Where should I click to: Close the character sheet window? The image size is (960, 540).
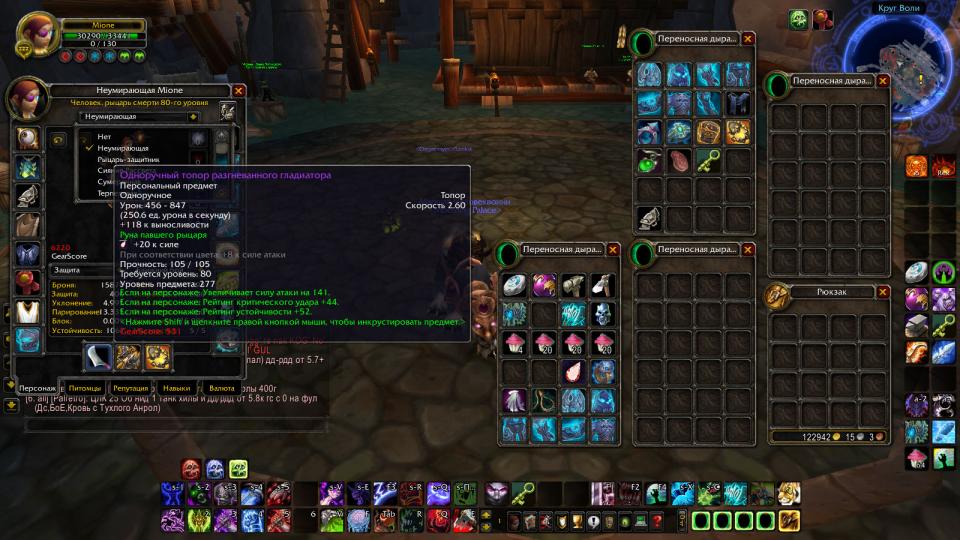point(239,90)
